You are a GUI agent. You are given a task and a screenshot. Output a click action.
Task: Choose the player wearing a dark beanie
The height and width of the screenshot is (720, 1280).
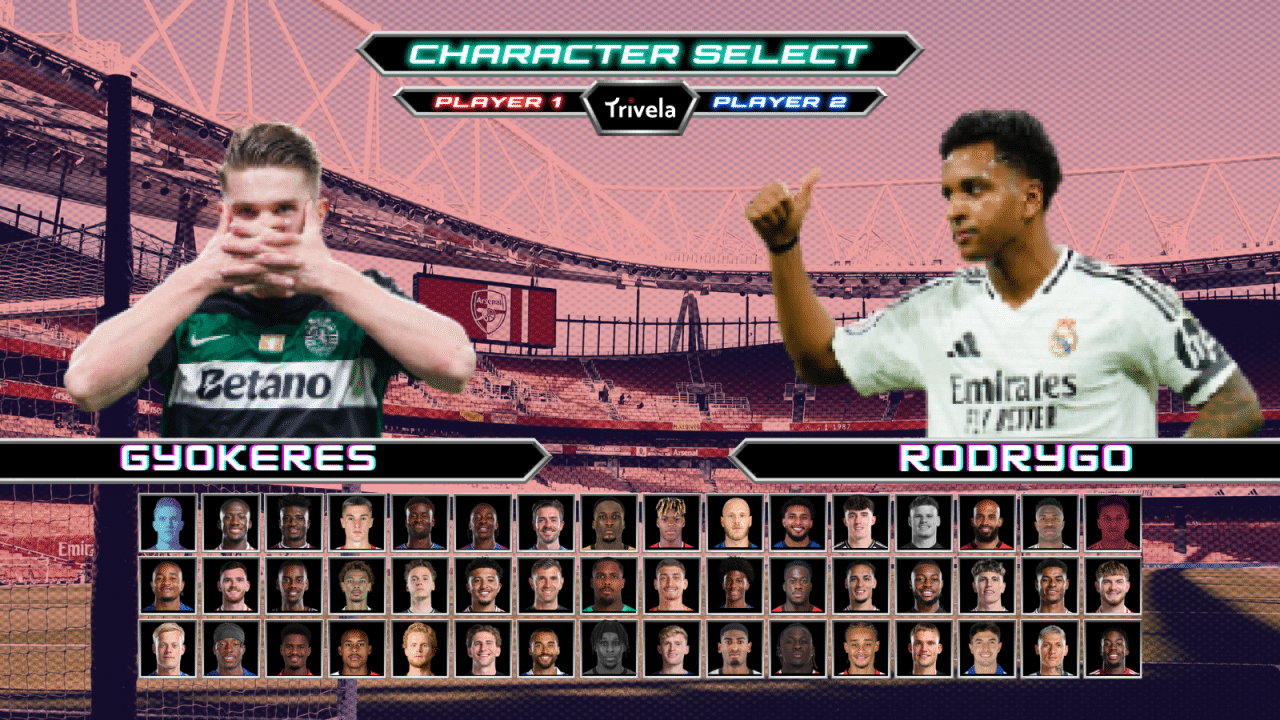click(x=231, y=648)
